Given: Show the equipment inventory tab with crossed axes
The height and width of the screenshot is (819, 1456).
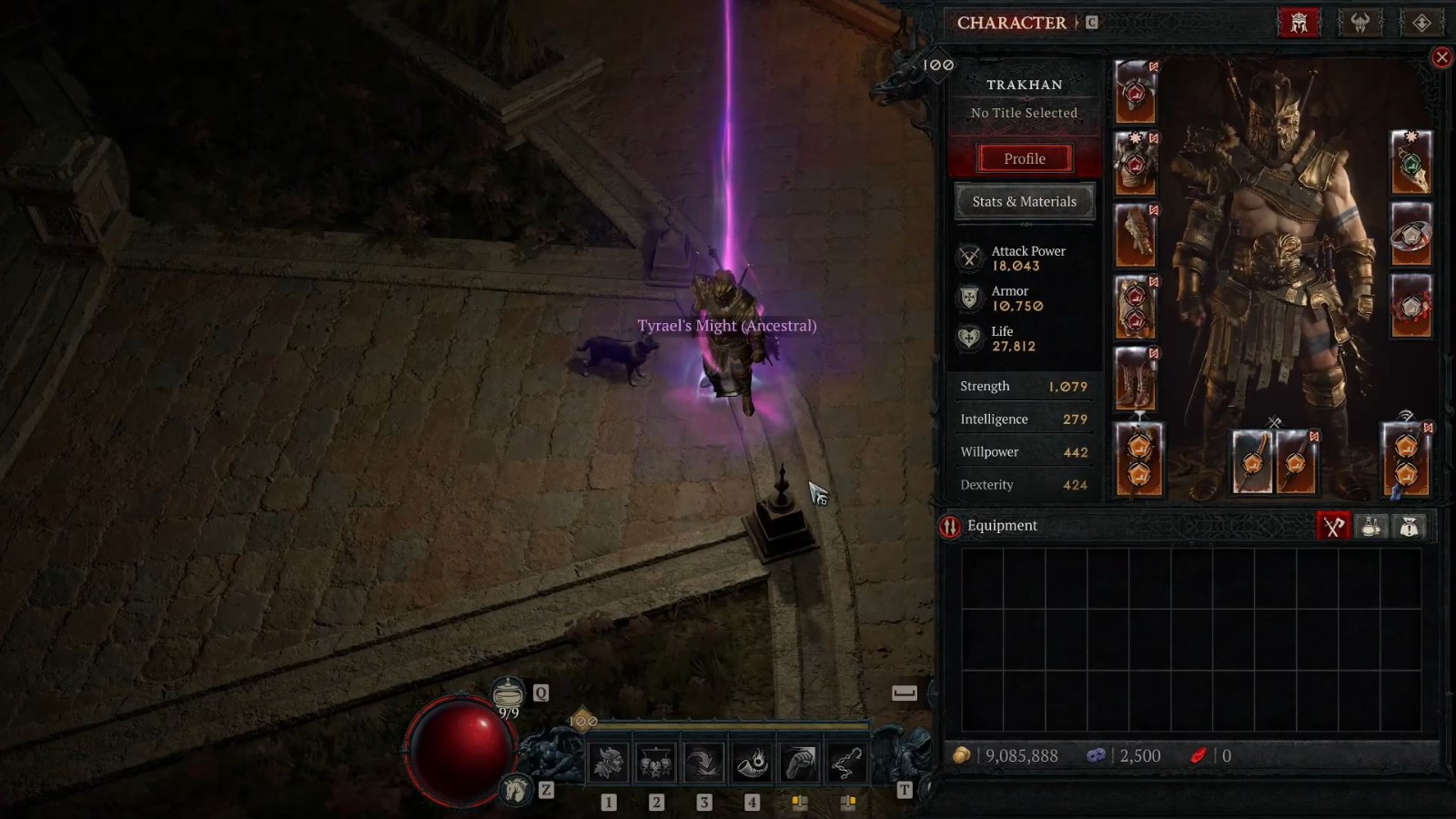Looking at the screenshot, I should (1333, 526).
